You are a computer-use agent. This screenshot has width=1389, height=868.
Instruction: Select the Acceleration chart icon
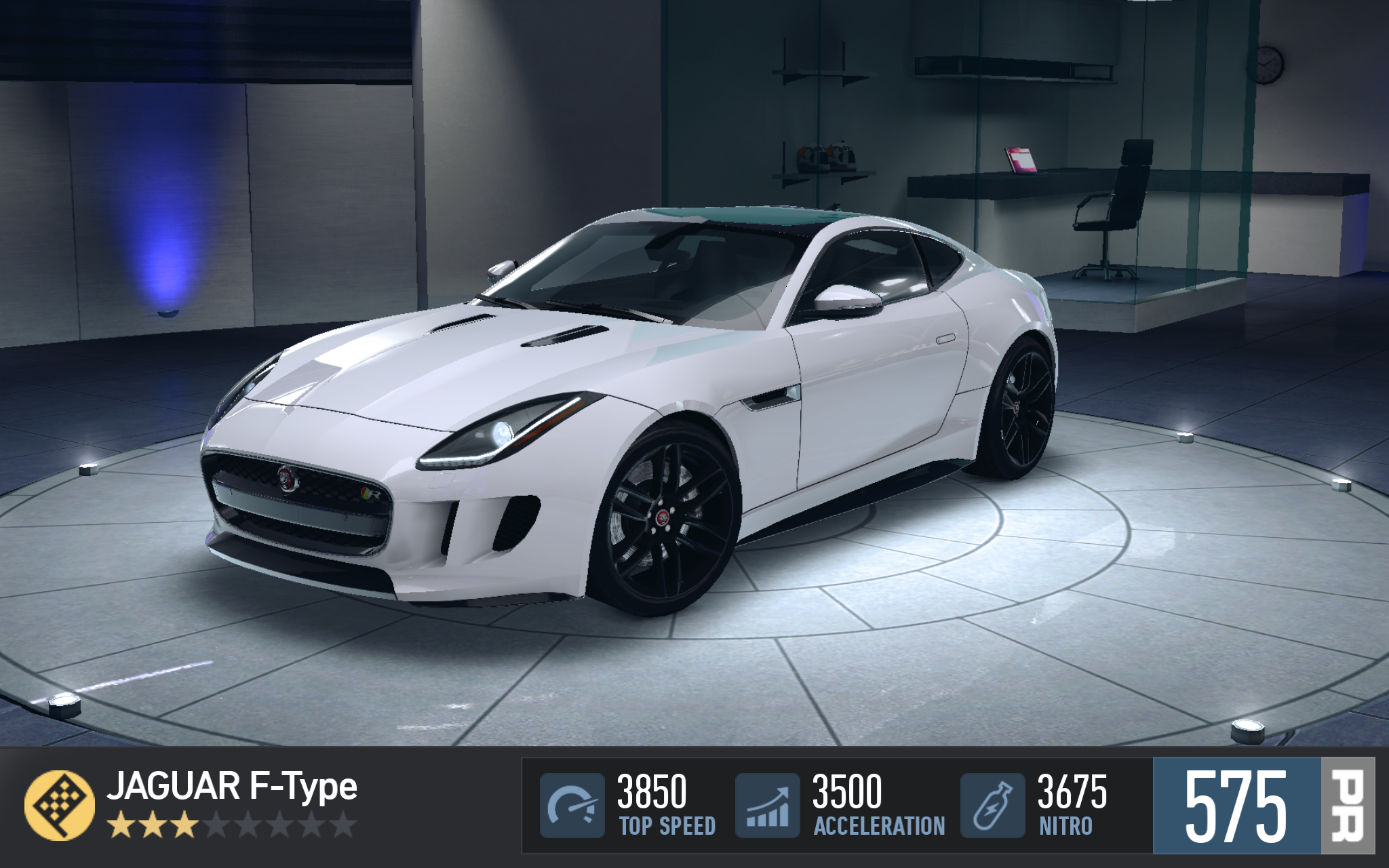[768, 805]
